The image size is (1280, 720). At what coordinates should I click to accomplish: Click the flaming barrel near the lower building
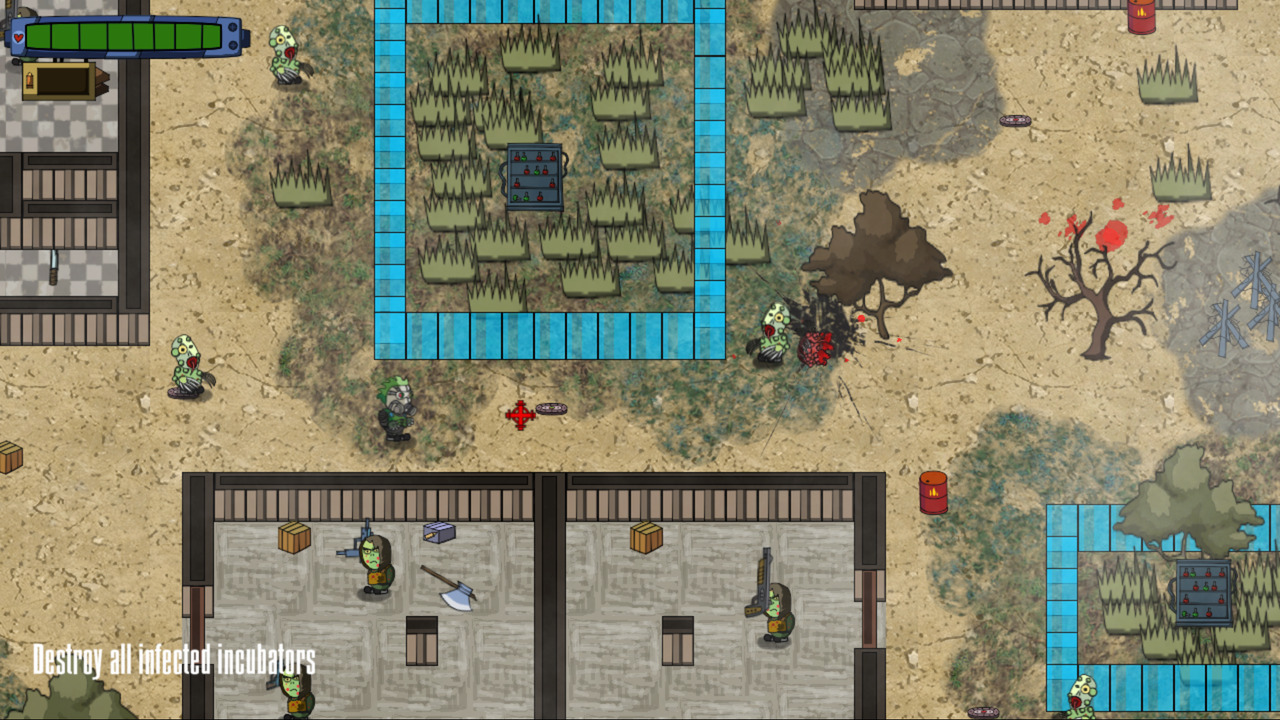(x=934, y=490)
